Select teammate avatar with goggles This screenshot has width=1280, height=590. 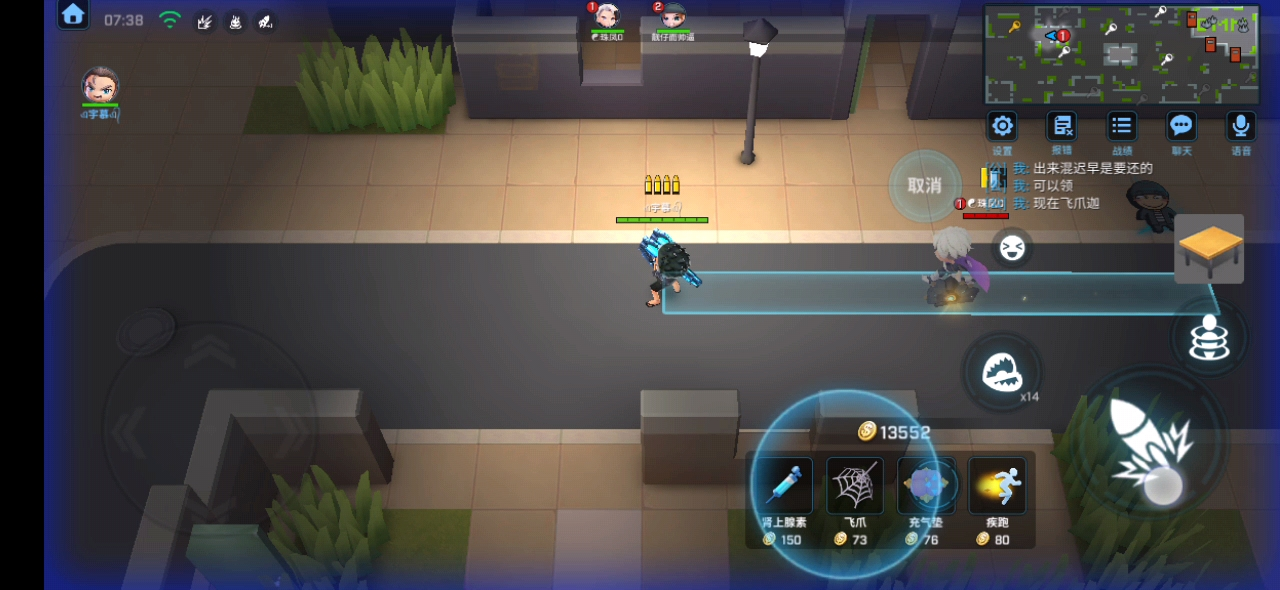(x=100, y=85)
